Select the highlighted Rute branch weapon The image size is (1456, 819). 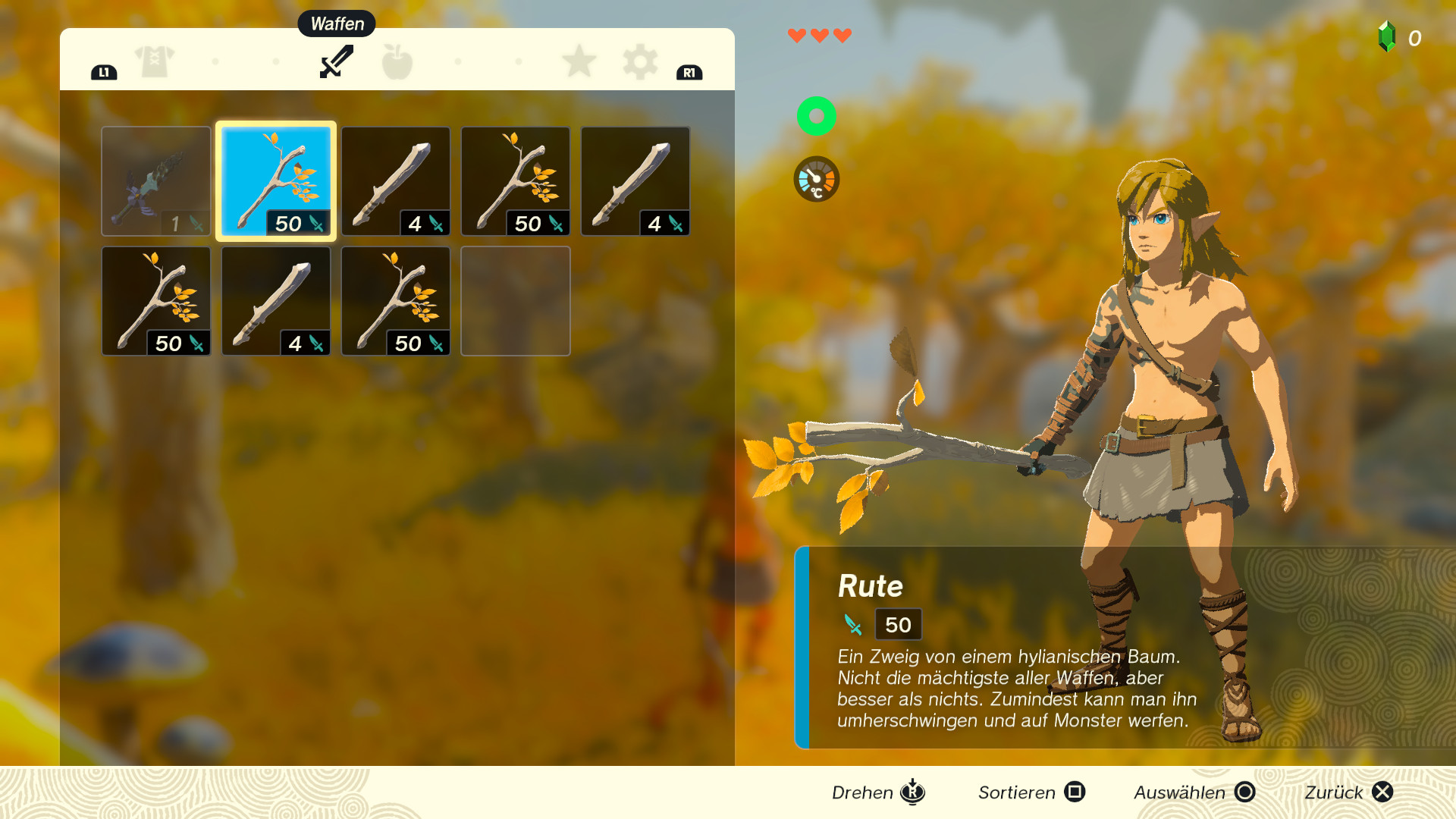point(275,180)
